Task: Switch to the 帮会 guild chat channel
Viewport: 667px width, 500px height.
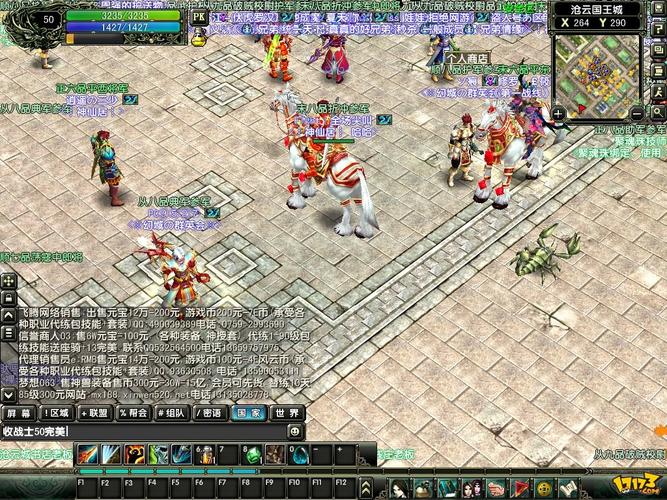Action: 133,412
